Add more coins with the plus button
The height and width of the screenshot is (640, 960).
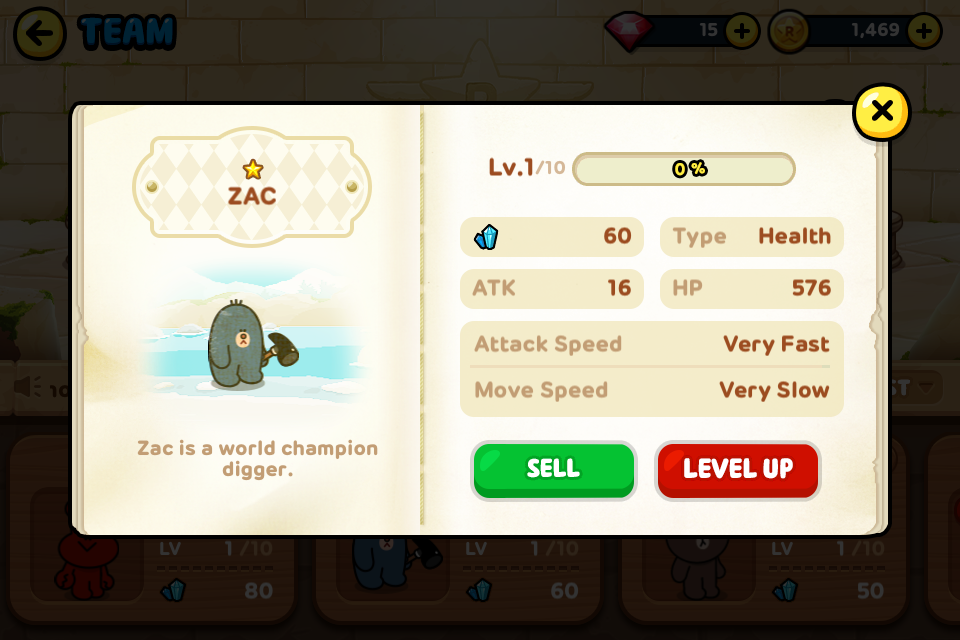pos(923,31)
